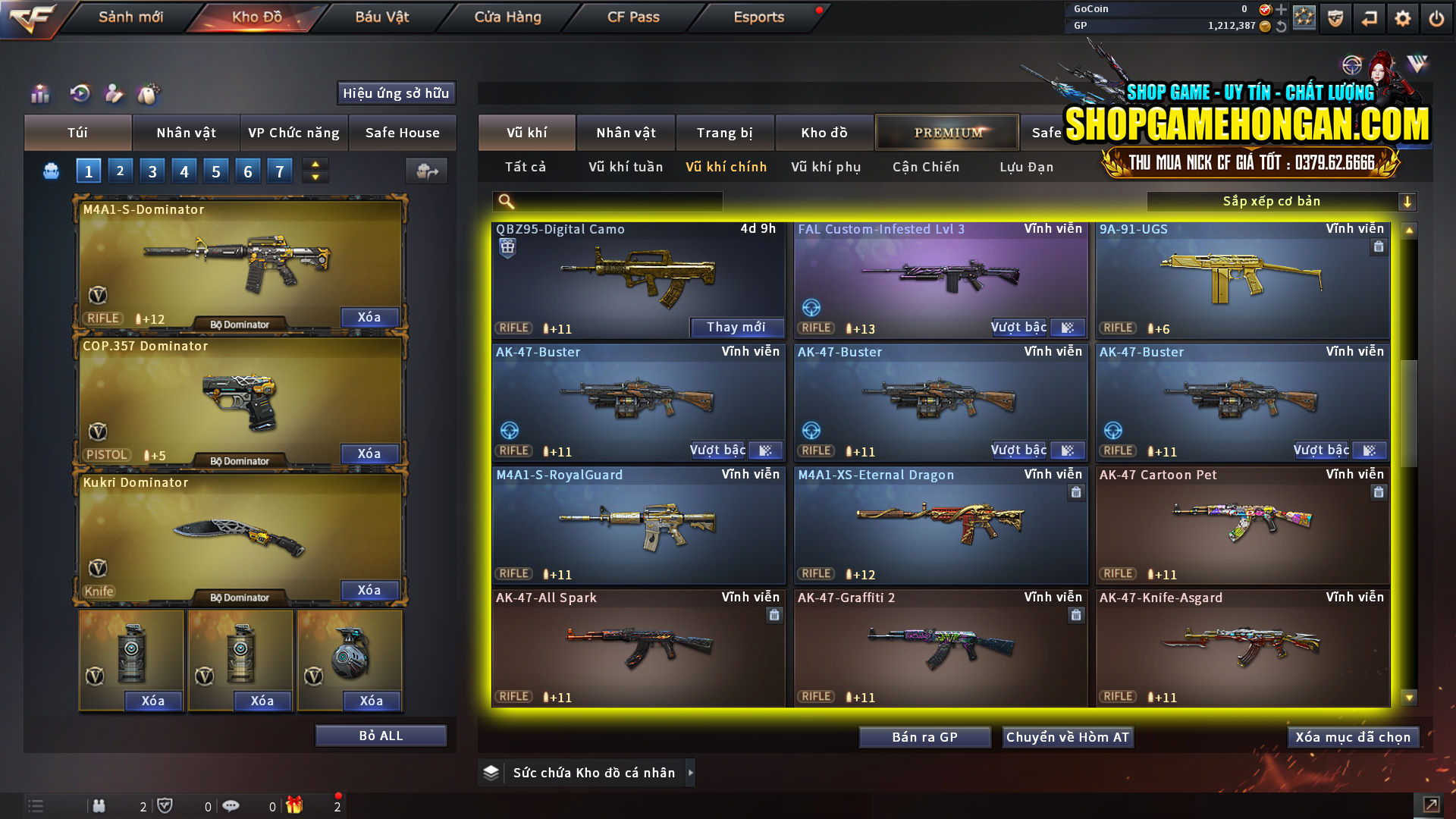This screenshot has width=1456, height=819.
Task: Click the replay history icon in the toolbar
Action: tap(80, 94)
